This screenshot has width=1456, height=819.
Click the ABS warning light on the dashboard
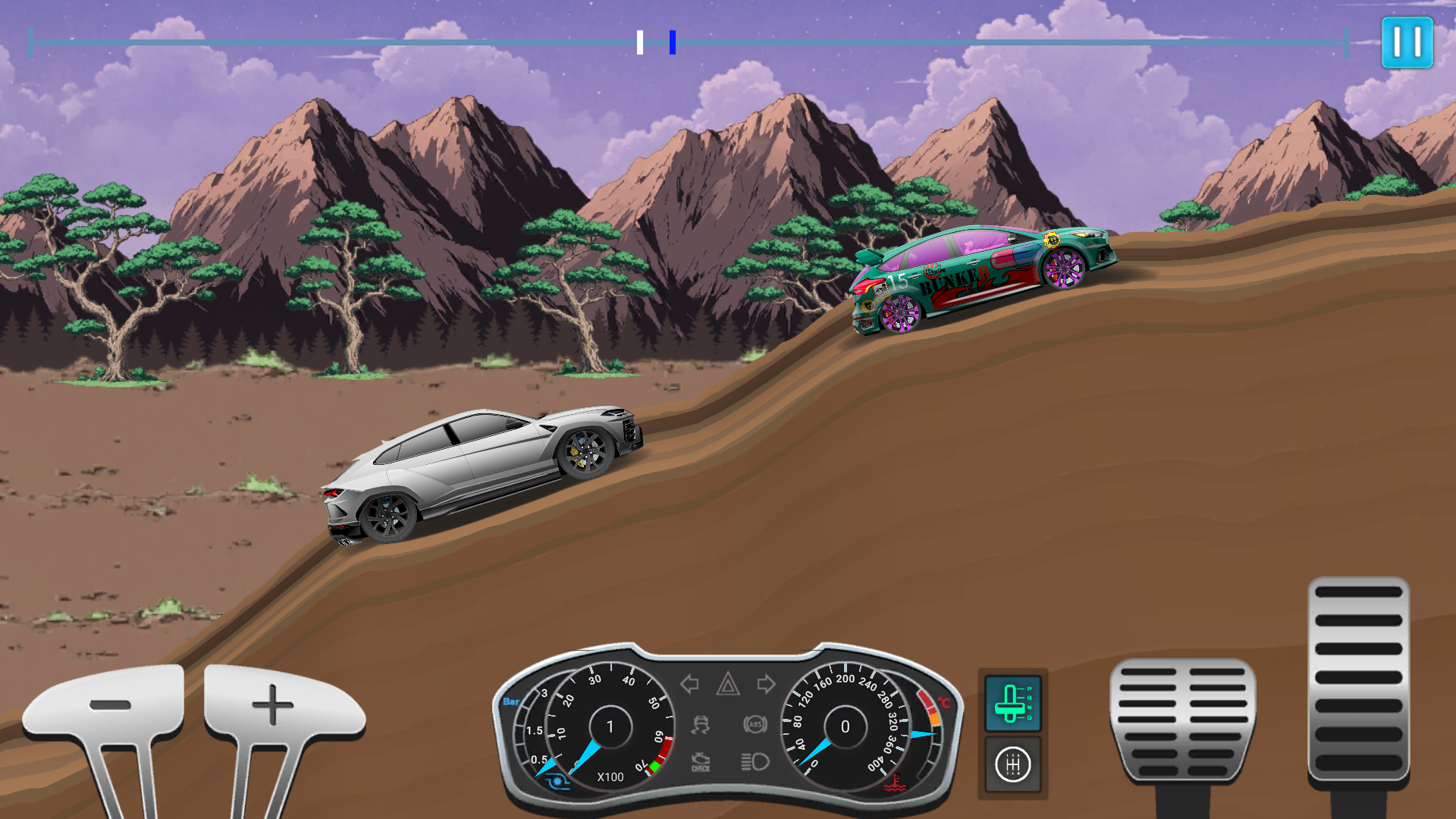tap(755, 724)
